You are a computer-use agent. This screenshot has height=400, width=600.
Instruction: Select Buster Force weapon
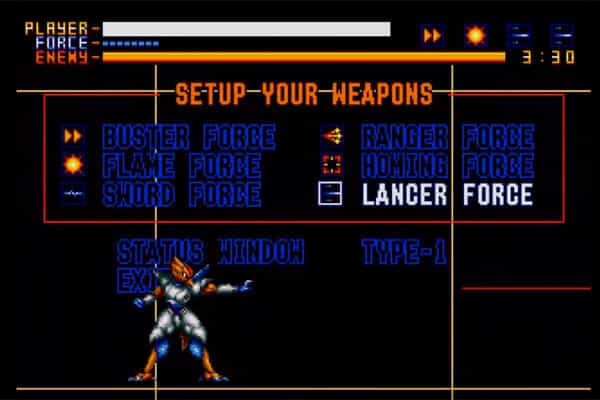click(x=188, y=136)
